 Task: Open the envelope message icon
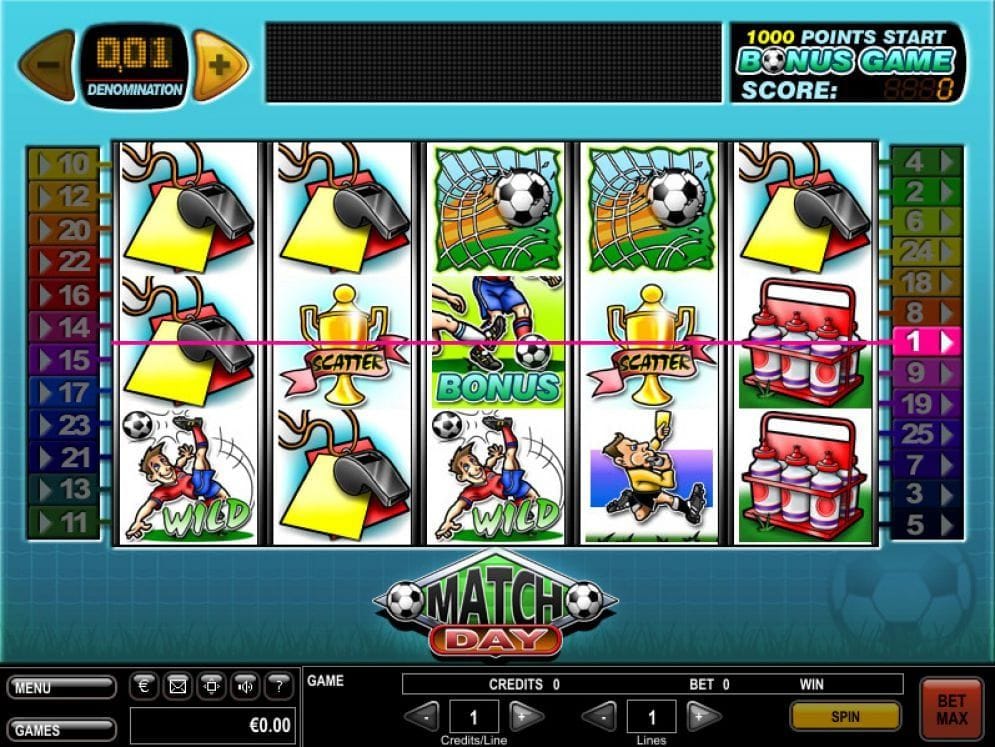(178, 687)
